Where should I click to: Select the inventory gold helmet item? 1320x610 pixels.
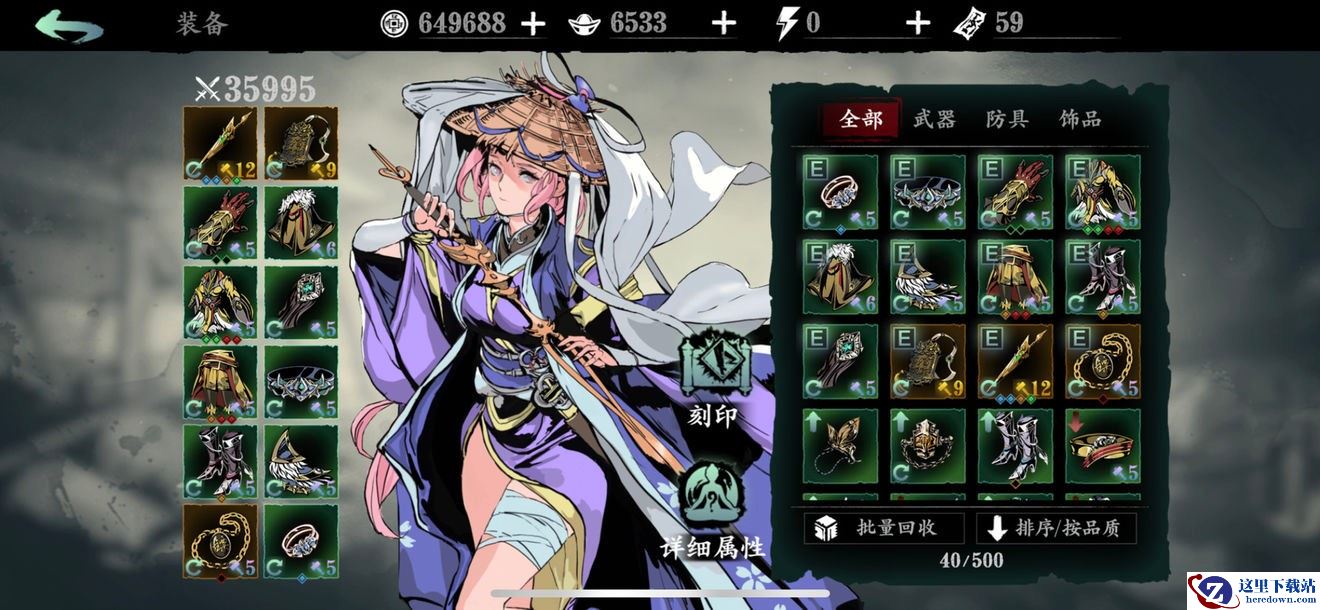(x=928, y=445)
